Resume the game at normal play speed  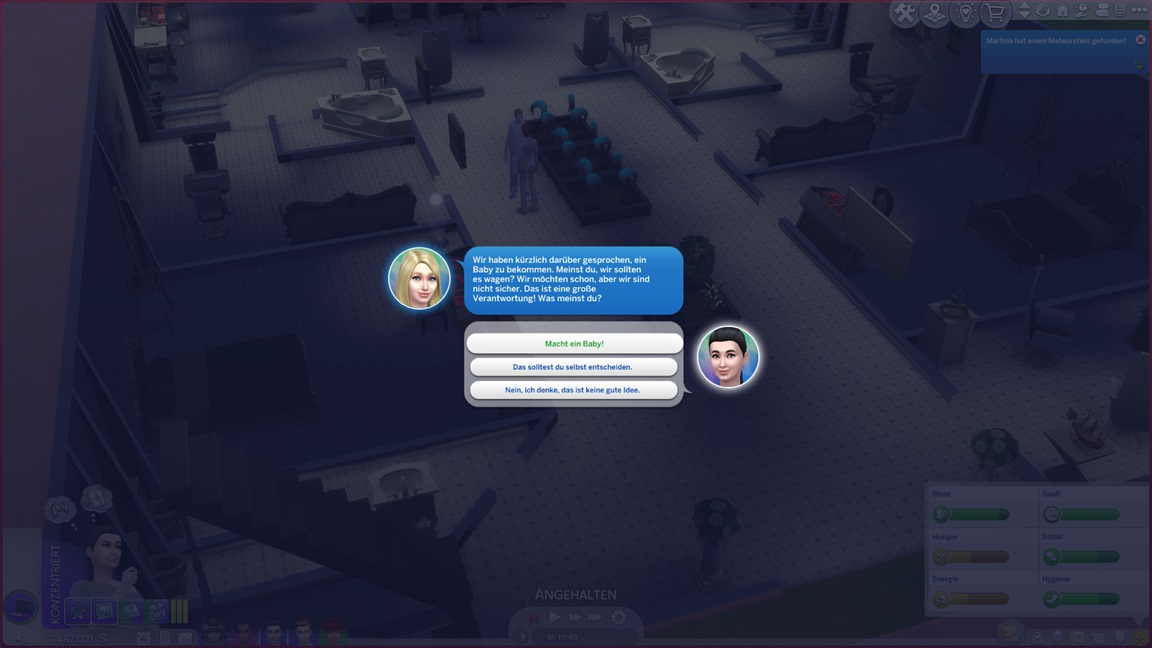click(554, 618)
